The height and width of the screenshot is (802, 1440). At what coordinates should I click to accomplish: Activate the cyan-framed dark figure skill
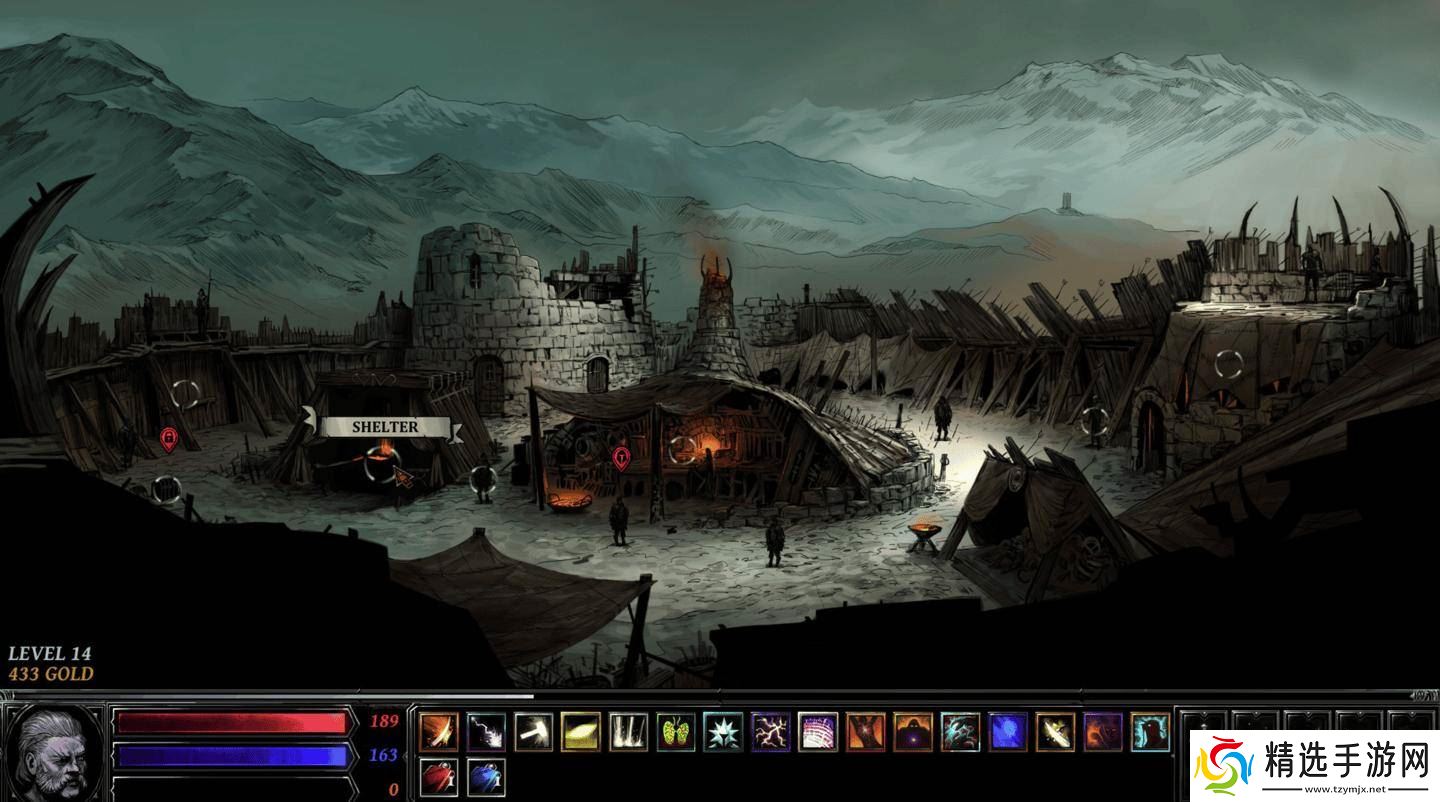1150,731
